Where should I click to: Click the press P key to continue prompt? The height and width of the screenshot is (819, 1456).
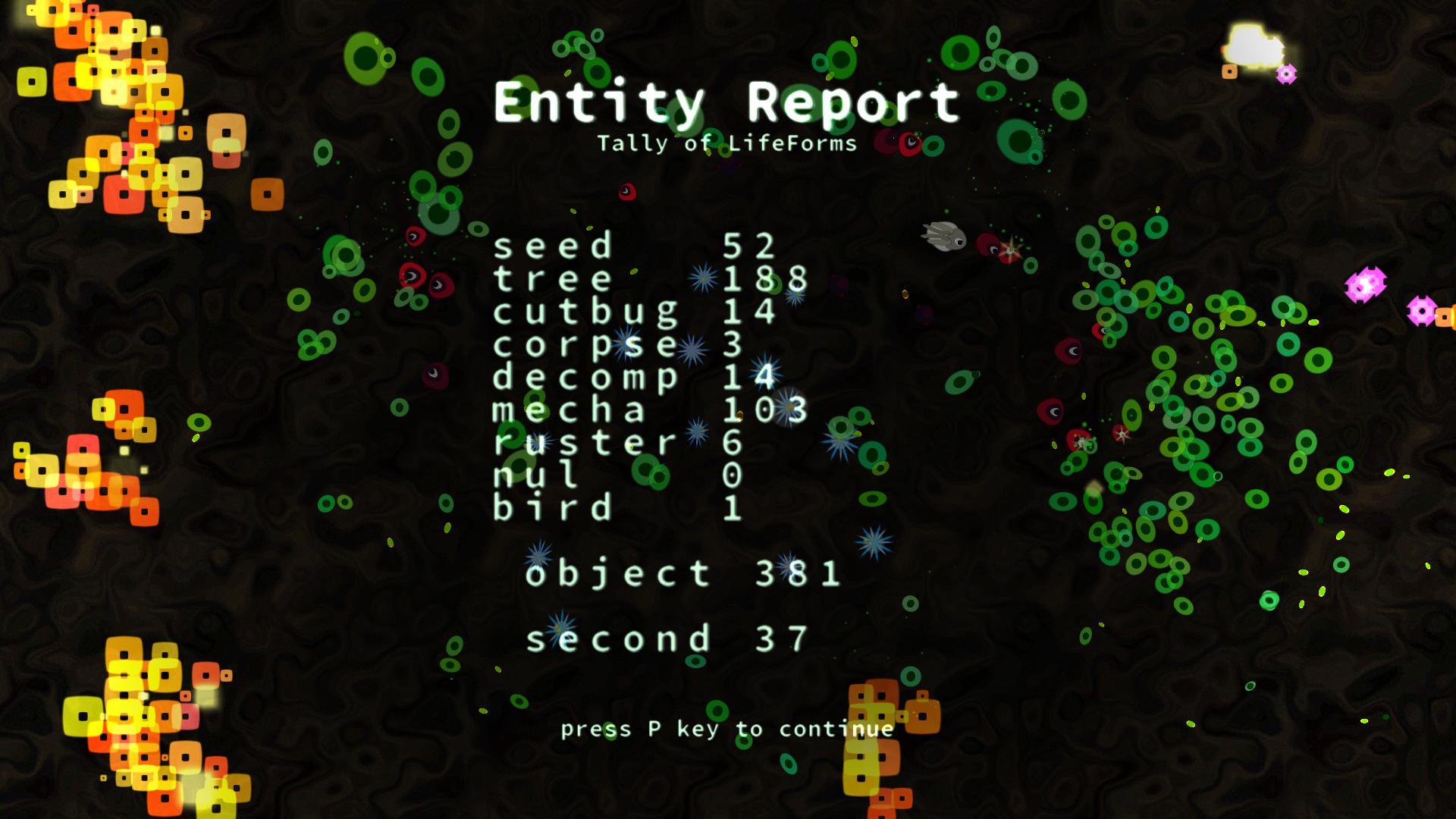click(x=726, y=730)
